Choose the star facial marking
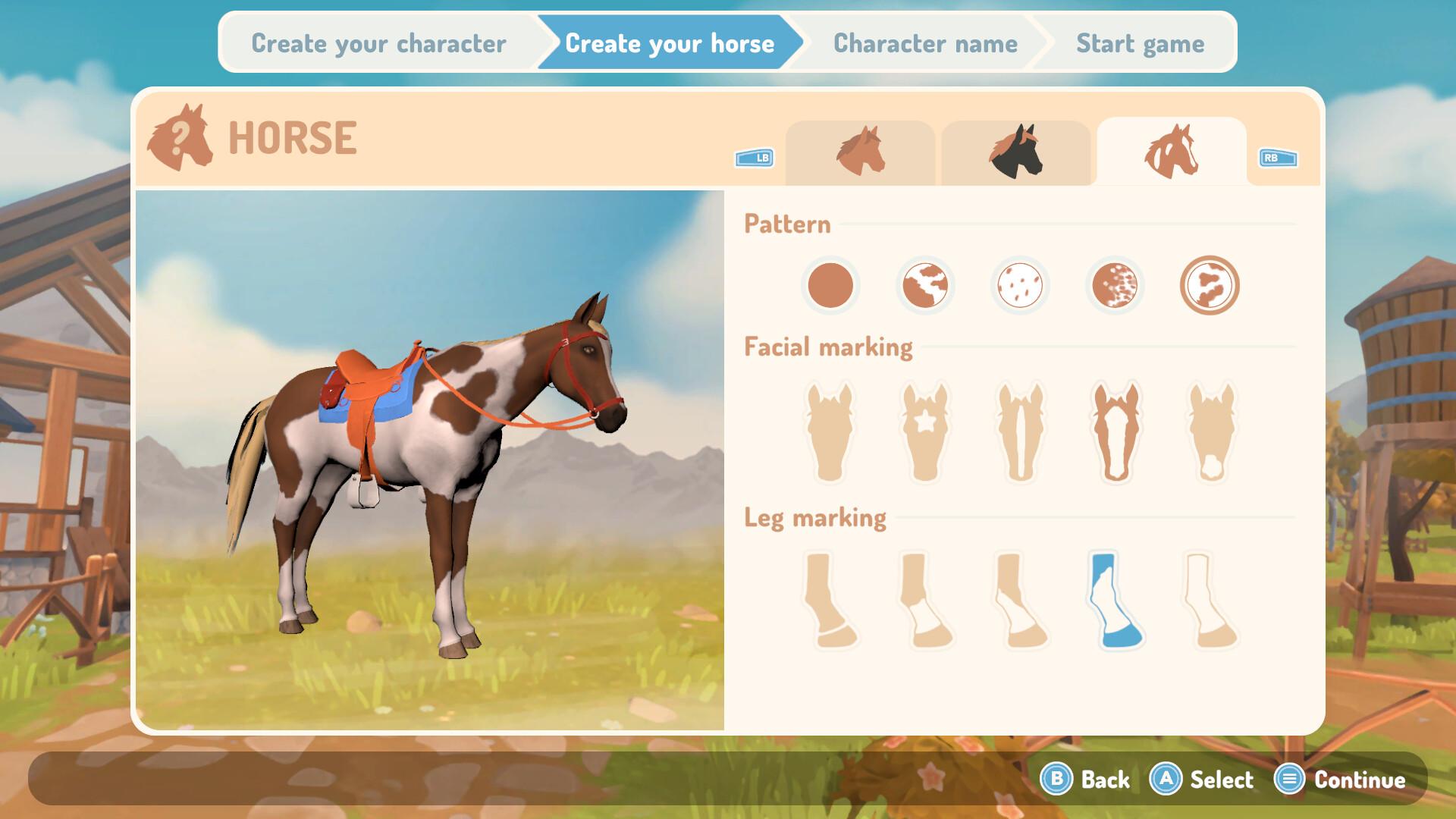Image resolution: width=1456 pixels, height=819 pixels. click(x=925, y=428)
